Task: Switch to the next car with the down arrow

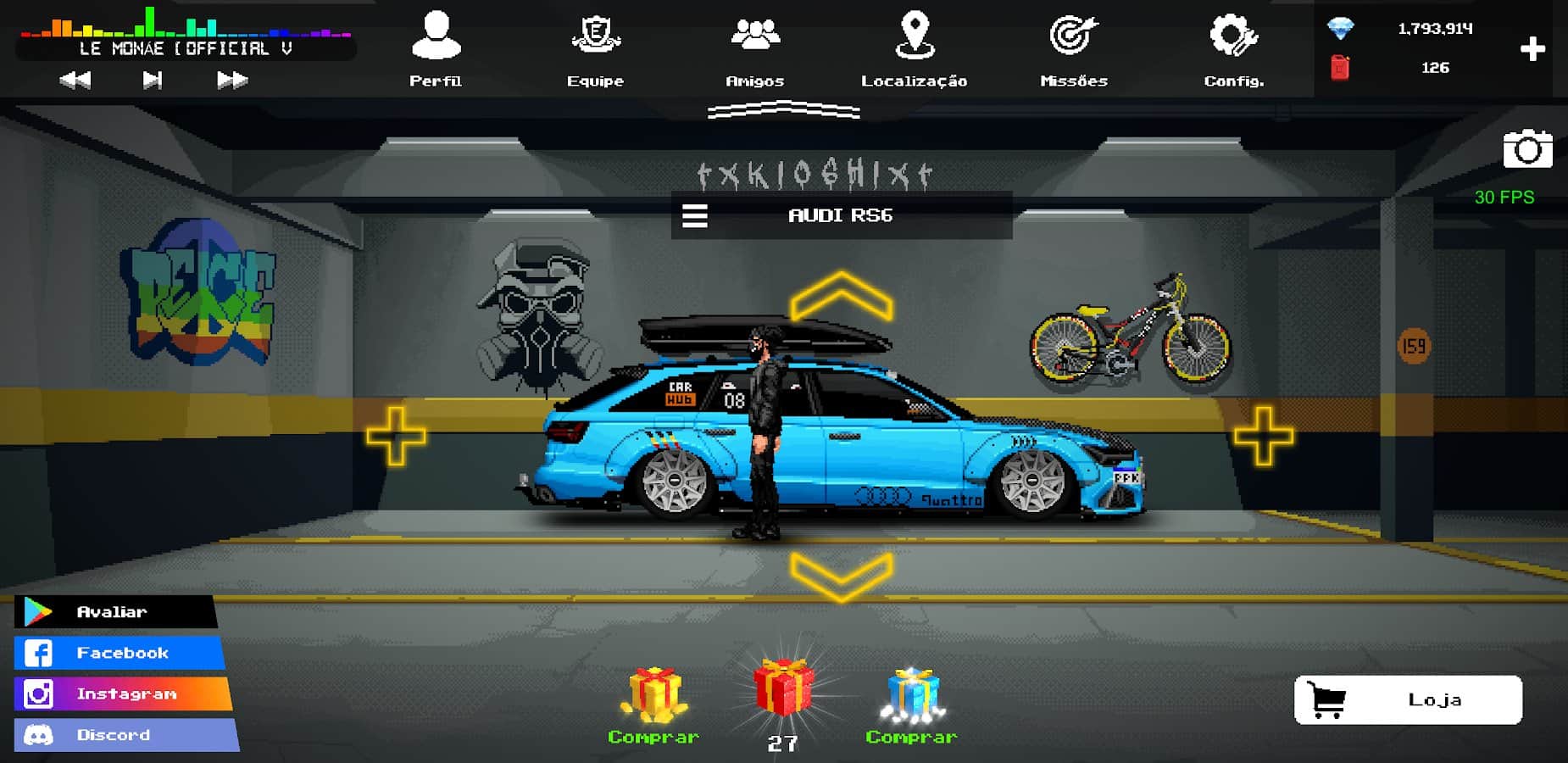Action: click(x=841, y=575)
